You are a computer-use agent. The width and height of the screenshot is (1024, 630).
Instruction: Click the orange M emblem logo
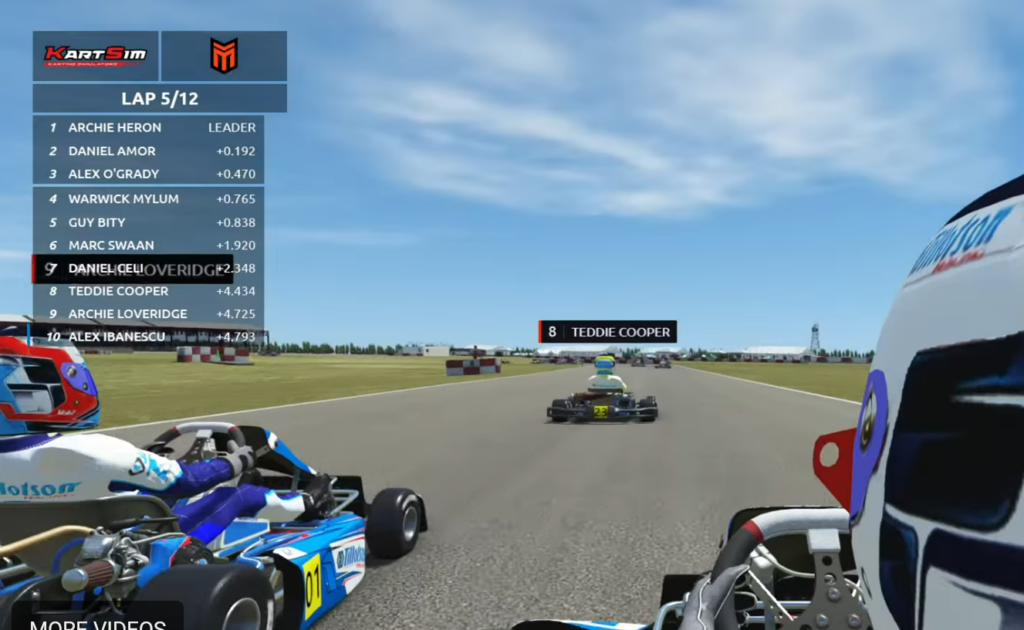tap(224, 56)
